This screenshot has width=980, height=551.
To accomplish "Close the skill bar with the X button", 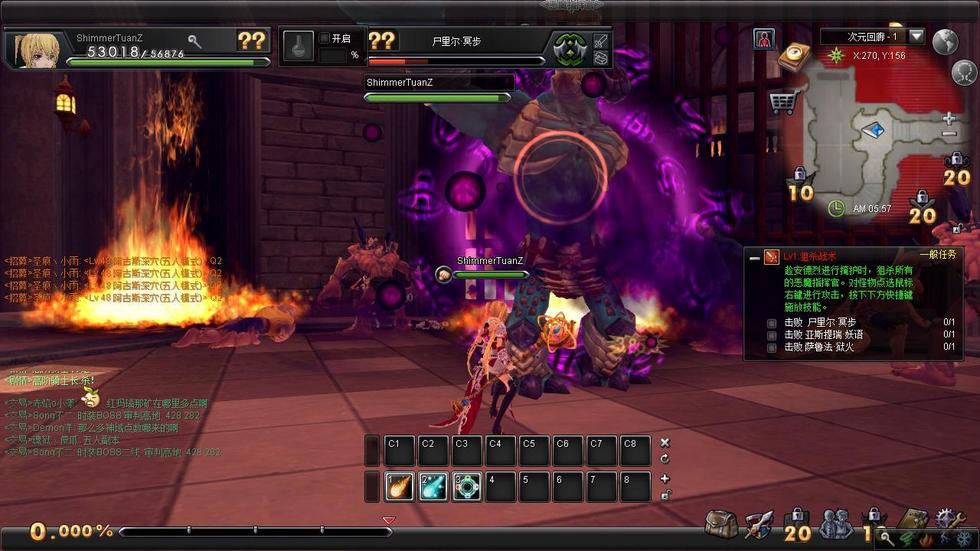I will pyautogui.click(x=665, y=442).
